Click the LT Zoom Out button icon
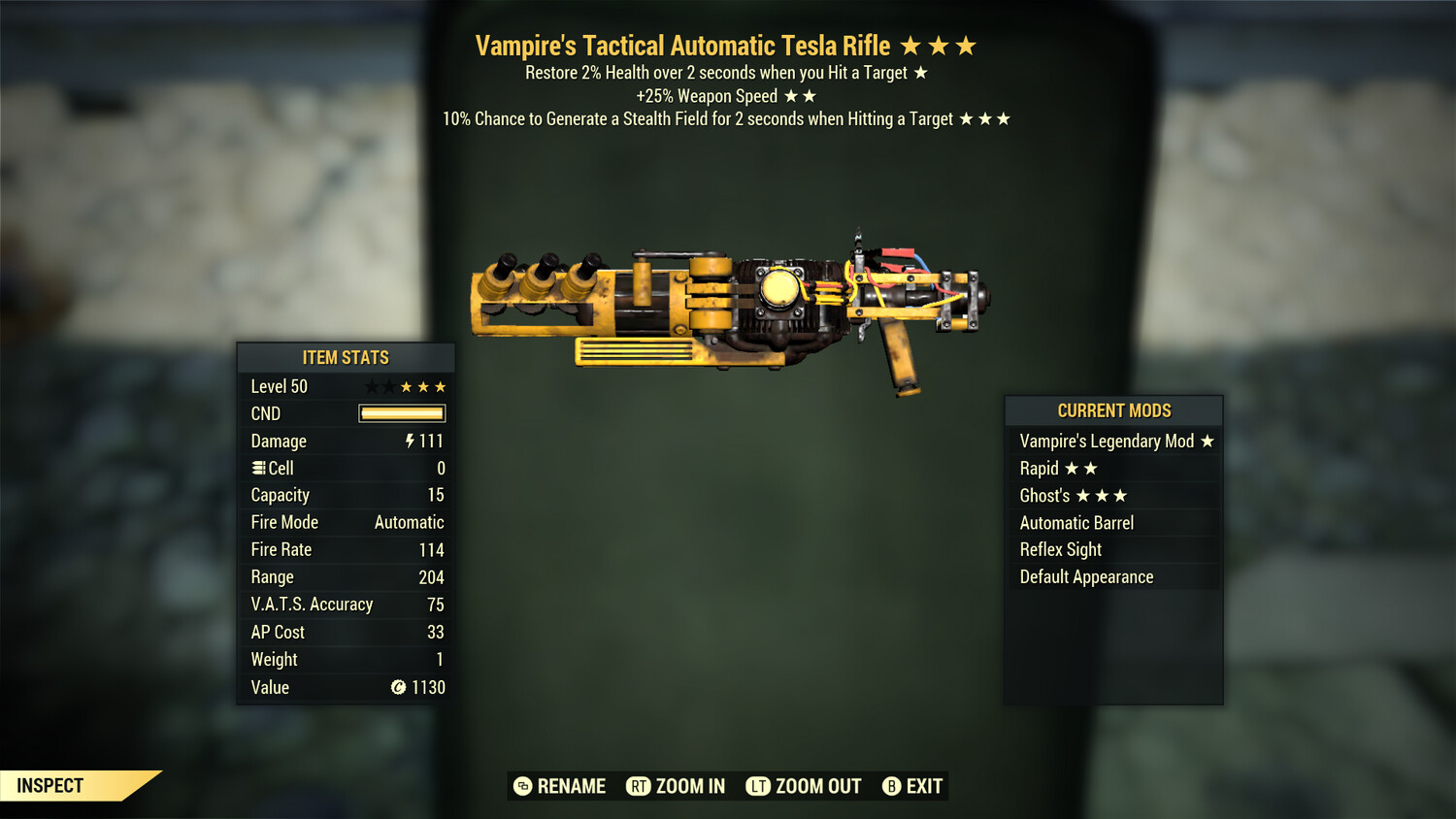 click(756, 786)
